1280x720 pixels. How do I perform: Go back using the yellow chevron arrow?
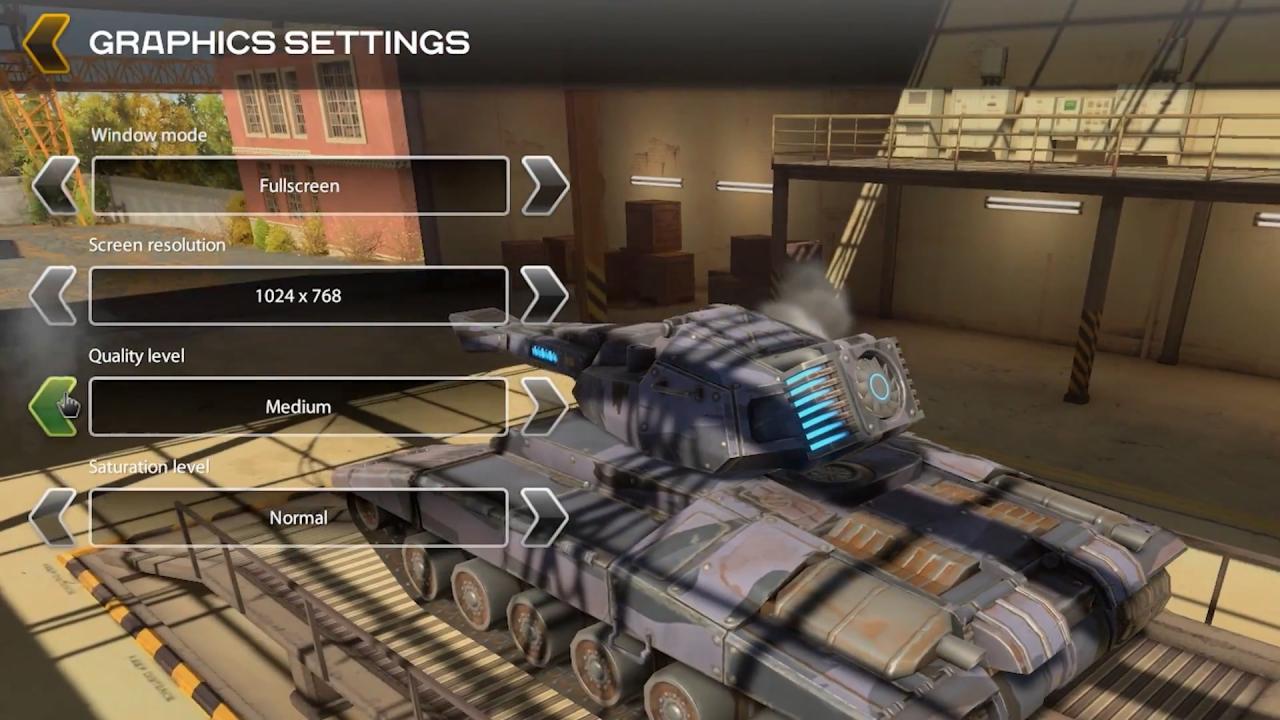click(x=46, y=43)
